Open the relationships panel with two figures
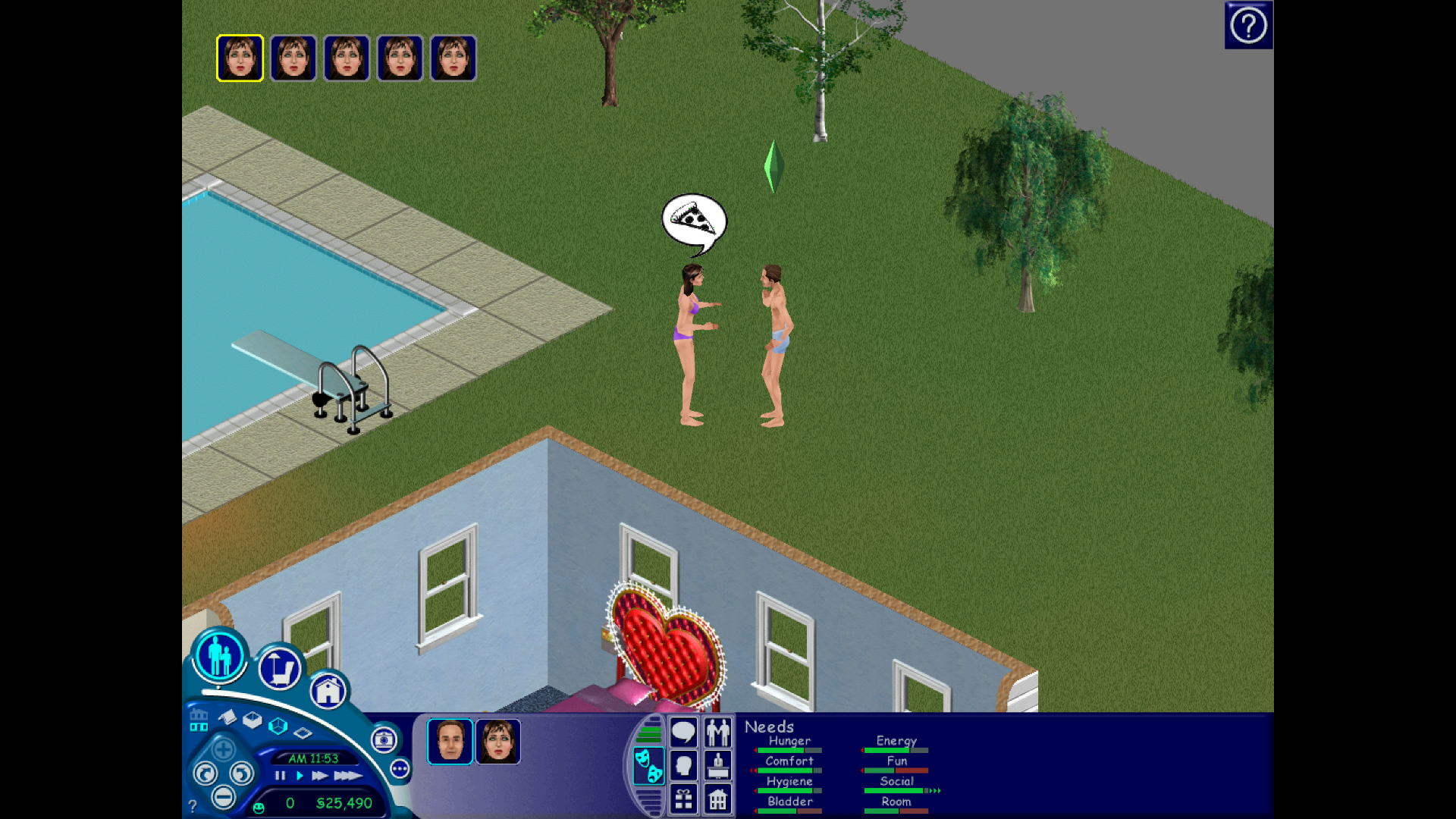Image resolution: width=1456 pixels, height=819 pixels. pyautogui.click(x=717, y=733)
